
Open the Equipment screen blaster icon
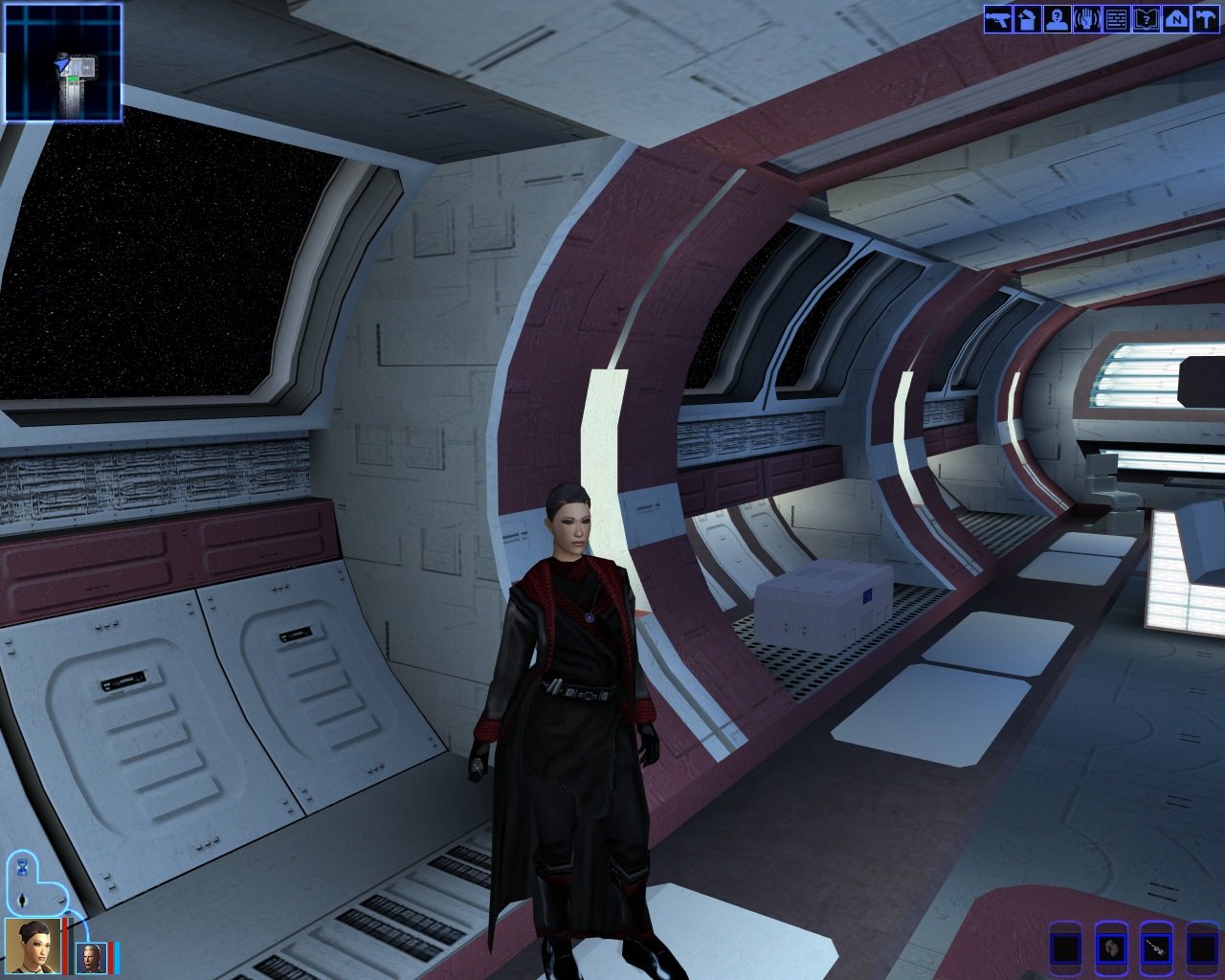pyautogui.click(x=999, y=19)
